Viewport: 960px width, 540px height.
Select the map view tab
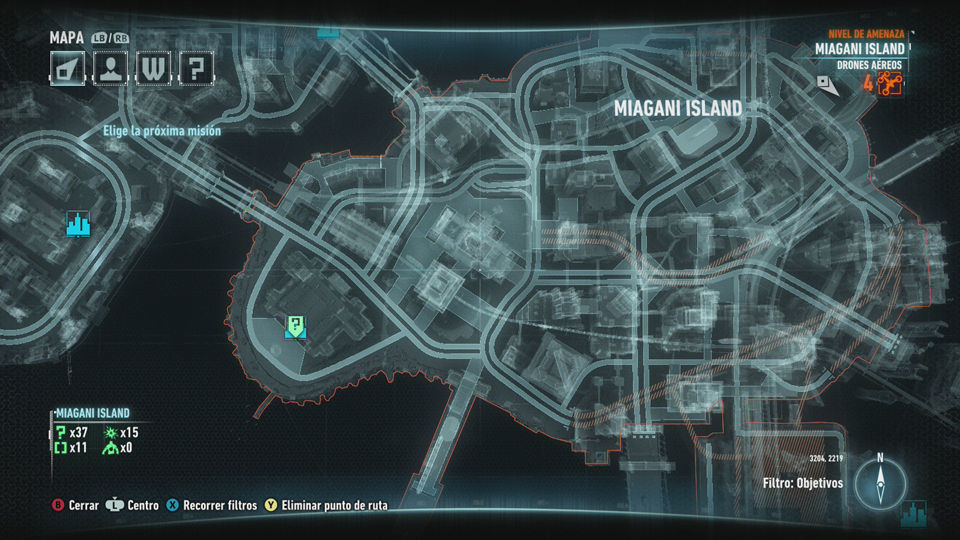(x=67, y=68)
